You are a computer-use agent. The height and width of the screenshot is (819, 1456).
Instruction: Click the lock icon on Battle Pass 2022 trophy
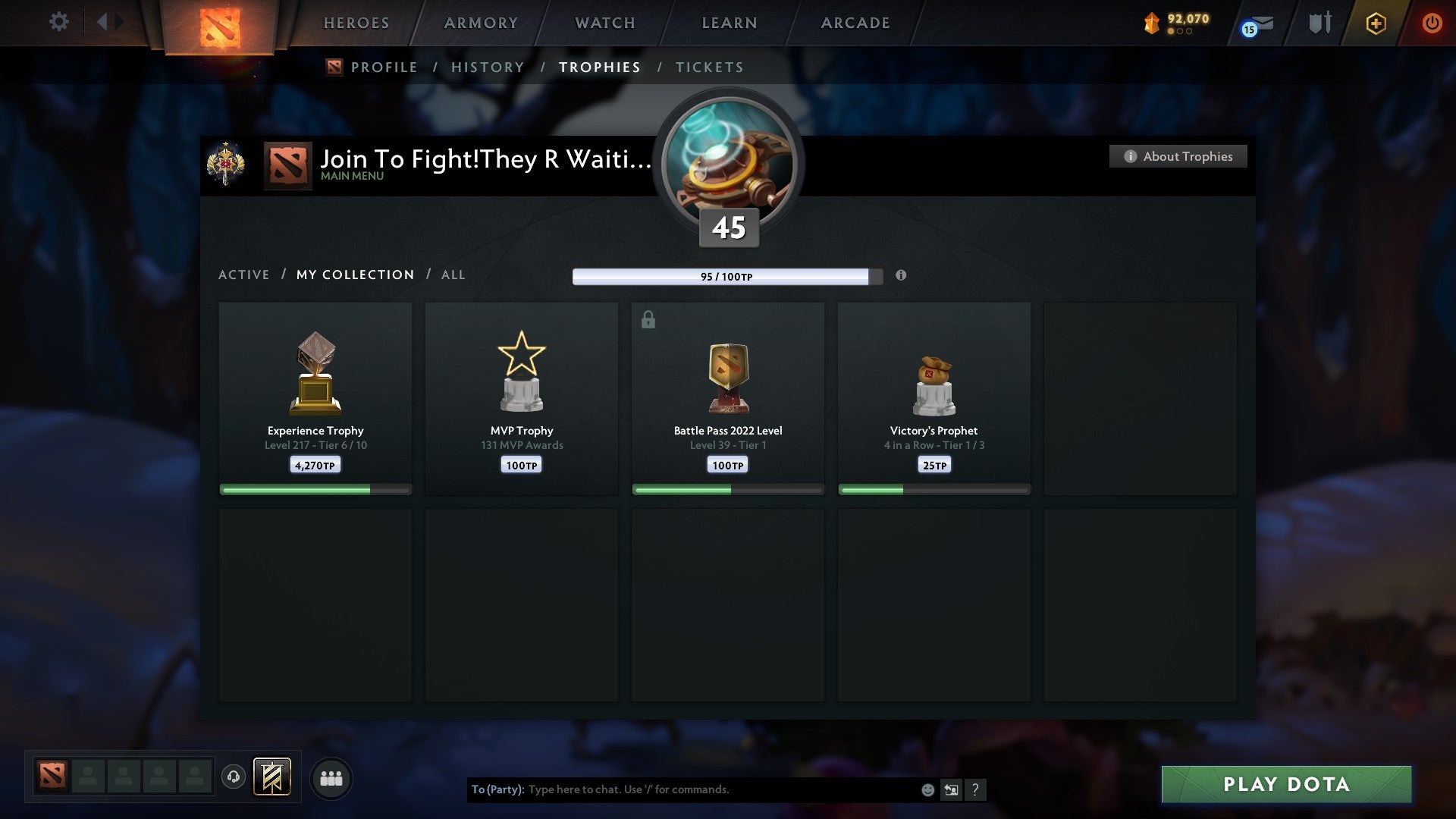tap(648, 319)
